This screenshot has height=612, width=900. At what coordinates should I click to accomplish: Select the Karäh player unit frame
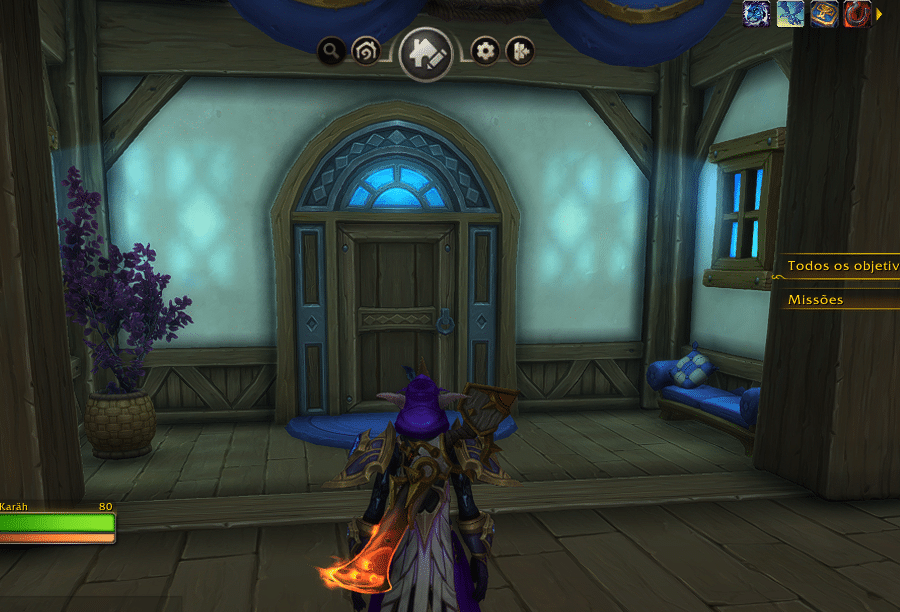(x=56, y=524)
